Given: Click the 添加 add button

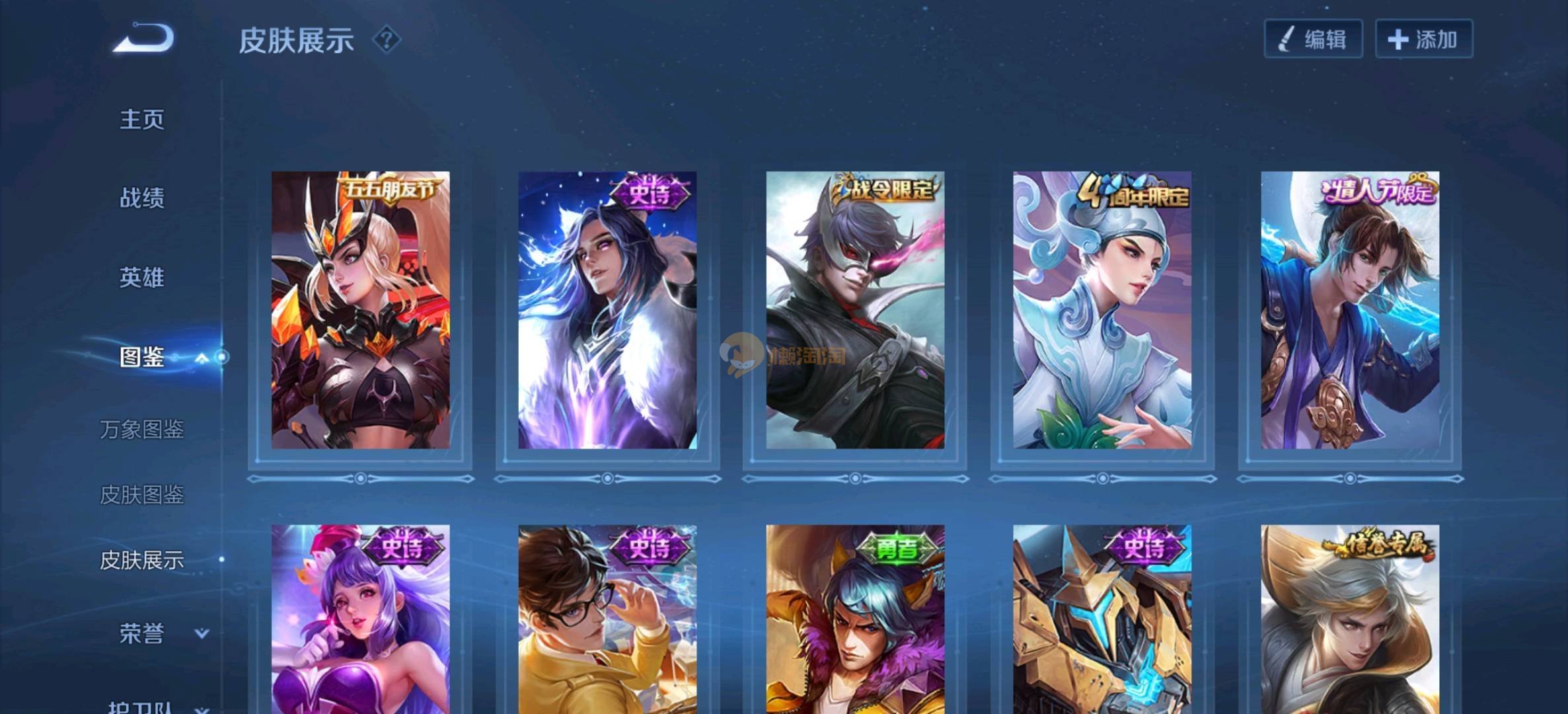Looking at the screenshot, I should [1423, 39].
